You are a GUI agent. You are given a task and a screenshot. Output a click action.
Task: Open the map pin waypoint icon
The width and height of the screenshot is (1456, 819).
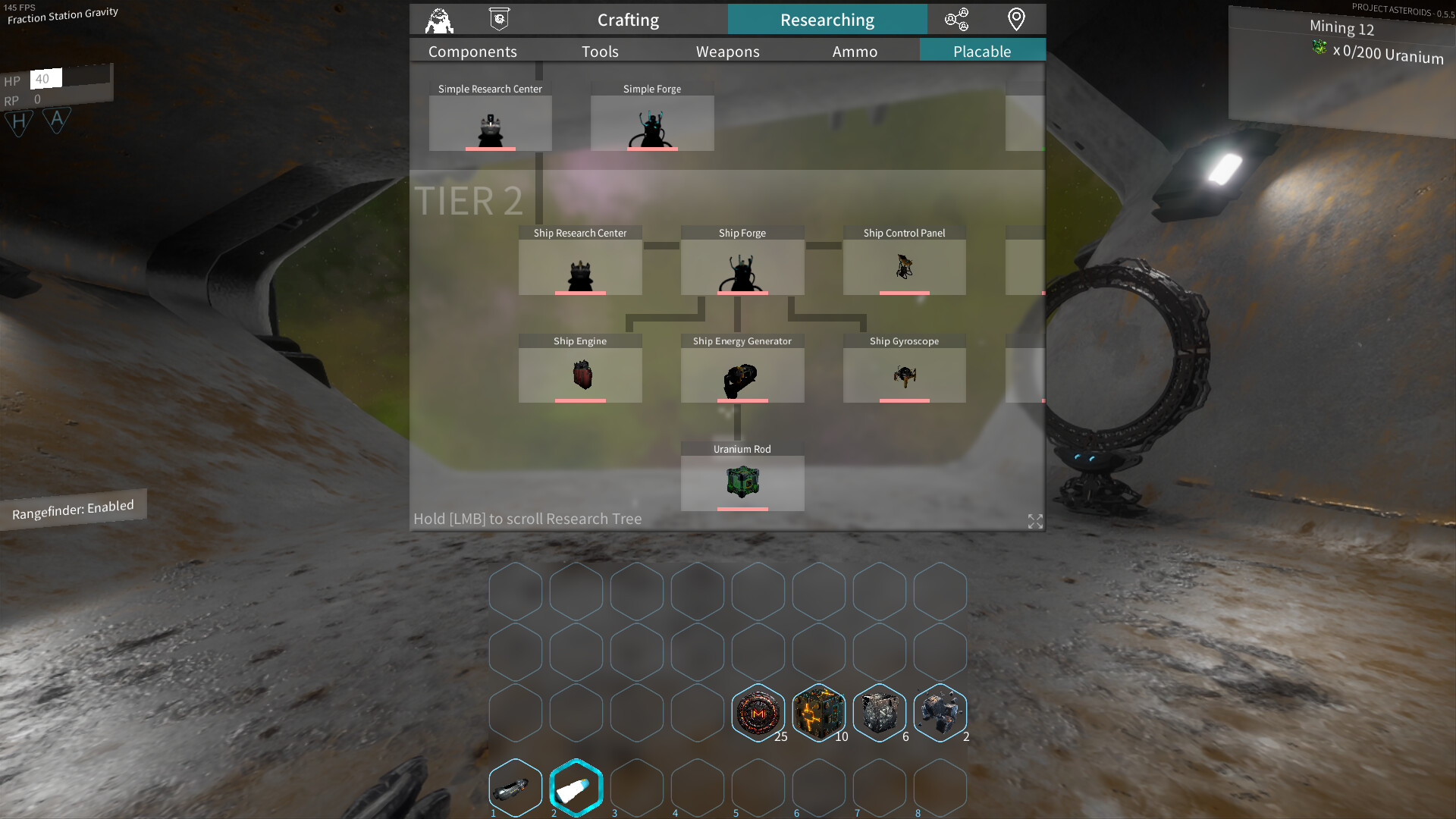[1016, 19]
